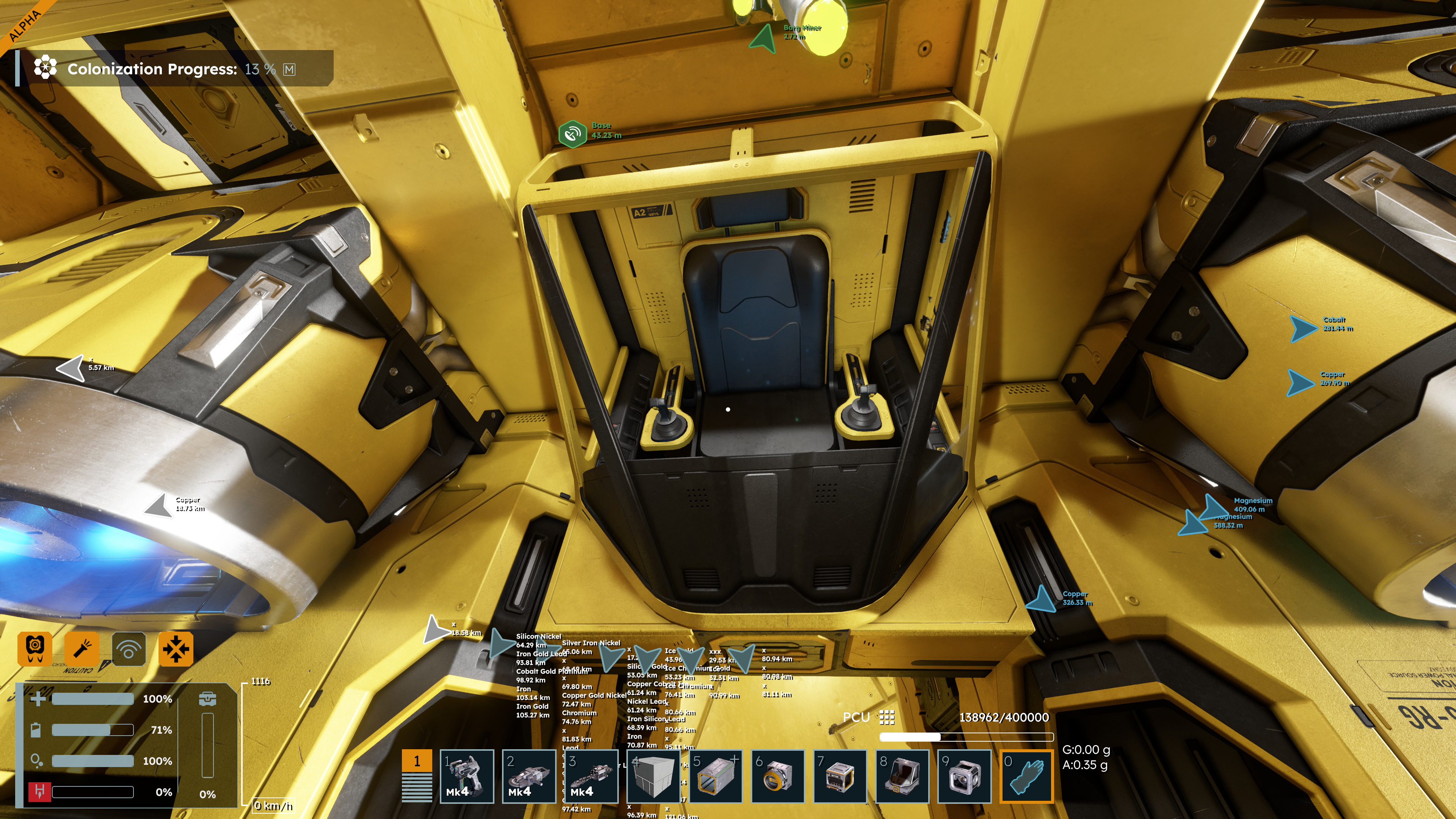Image resolution: width=1456 pixels, height=819 pixels.
Task: Select the cockpit block in slot 8
Action: tap(902, 775)
